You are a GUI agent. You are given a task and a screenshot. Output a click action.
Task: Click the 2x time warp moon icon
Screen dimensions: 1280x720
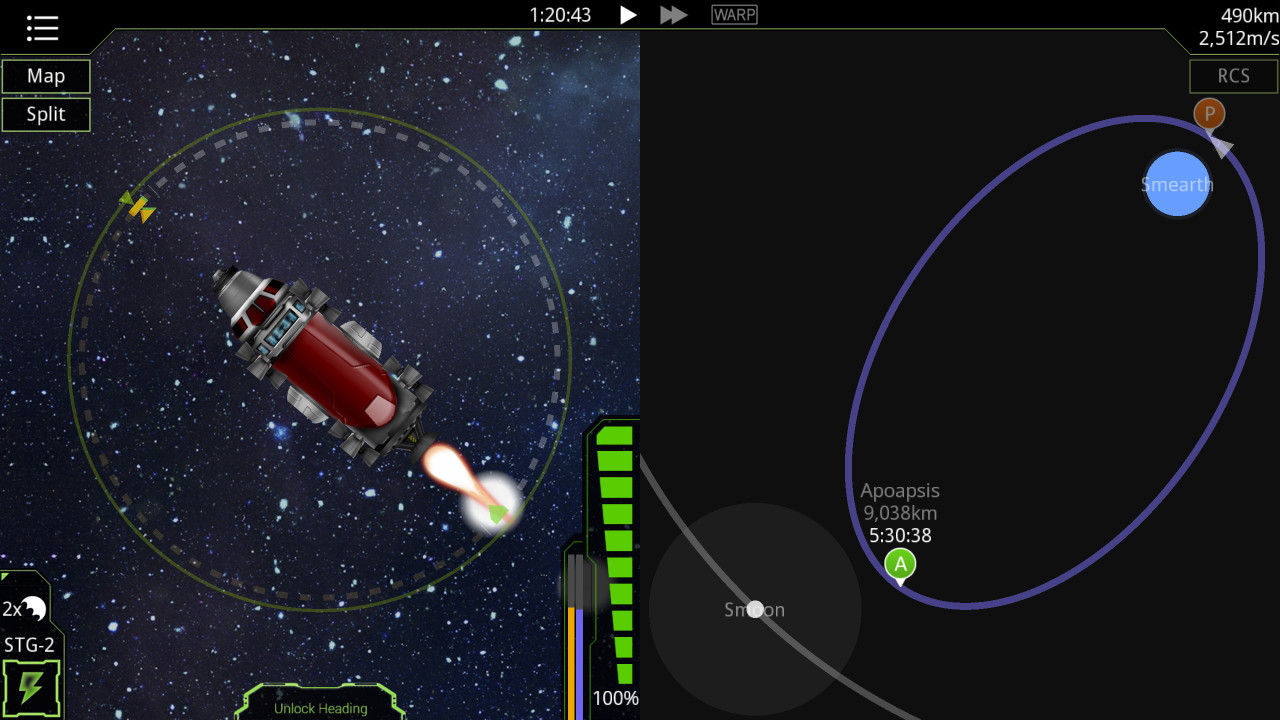(30, 607)
